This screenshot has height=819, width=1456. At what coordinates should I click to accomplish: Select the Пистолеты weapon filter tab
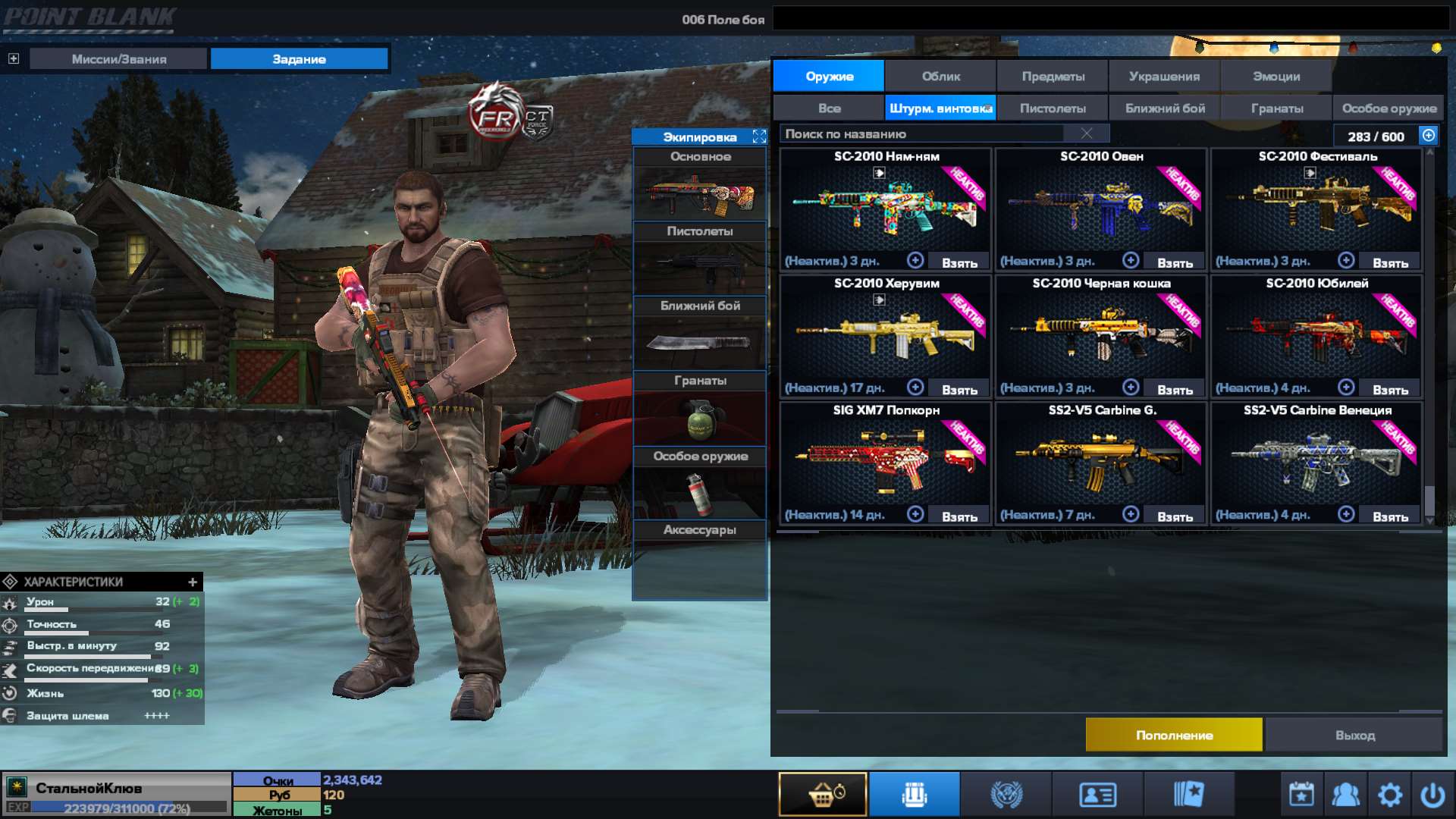pos(1052,108)
